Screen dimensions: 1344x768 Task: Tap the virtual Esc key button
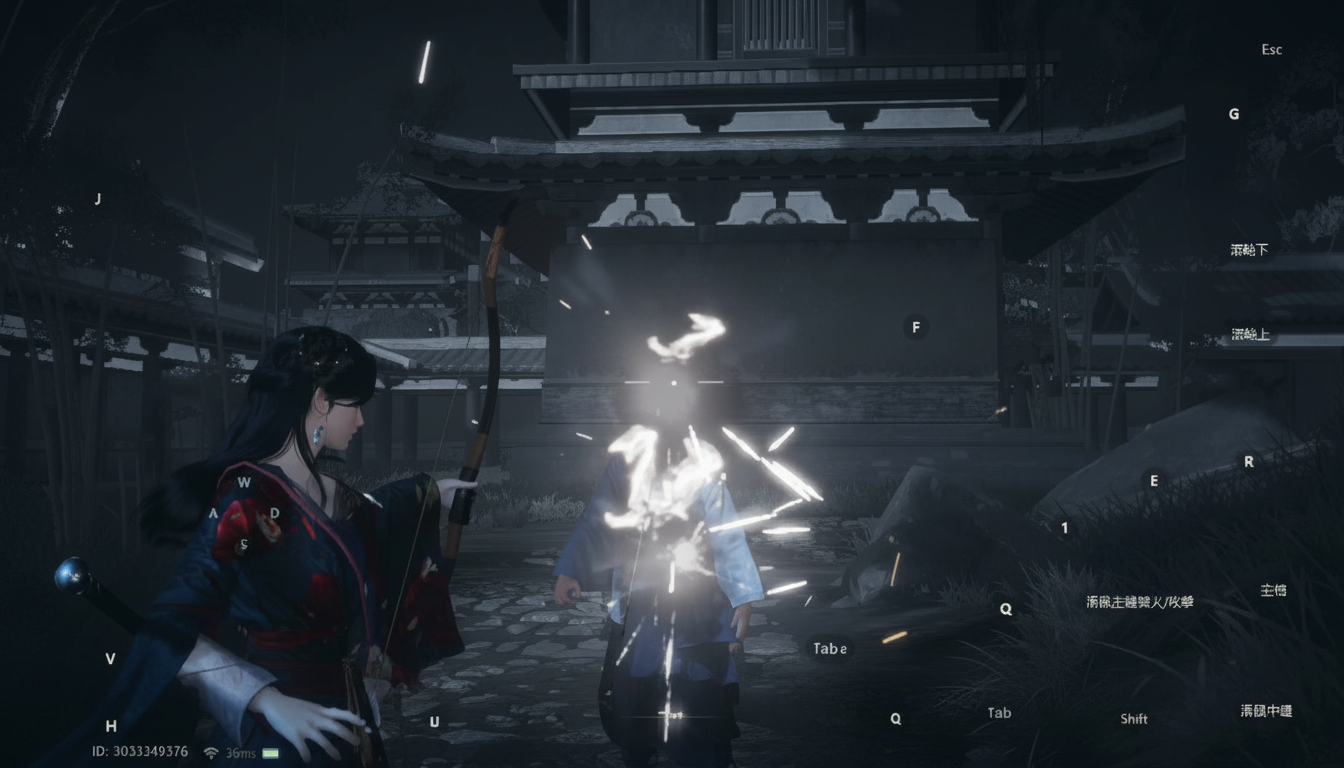click(1271, 50)
